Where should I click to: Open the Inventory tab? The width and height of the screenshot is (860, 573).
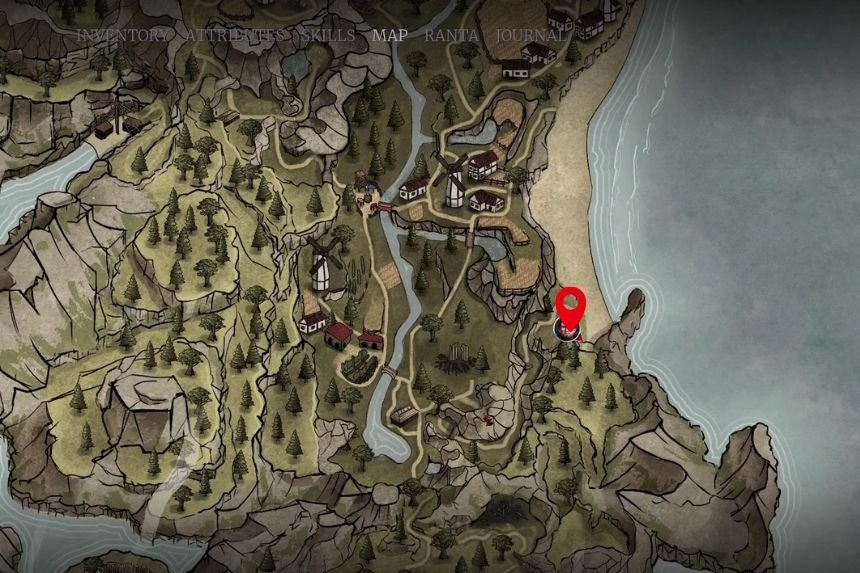124,35
